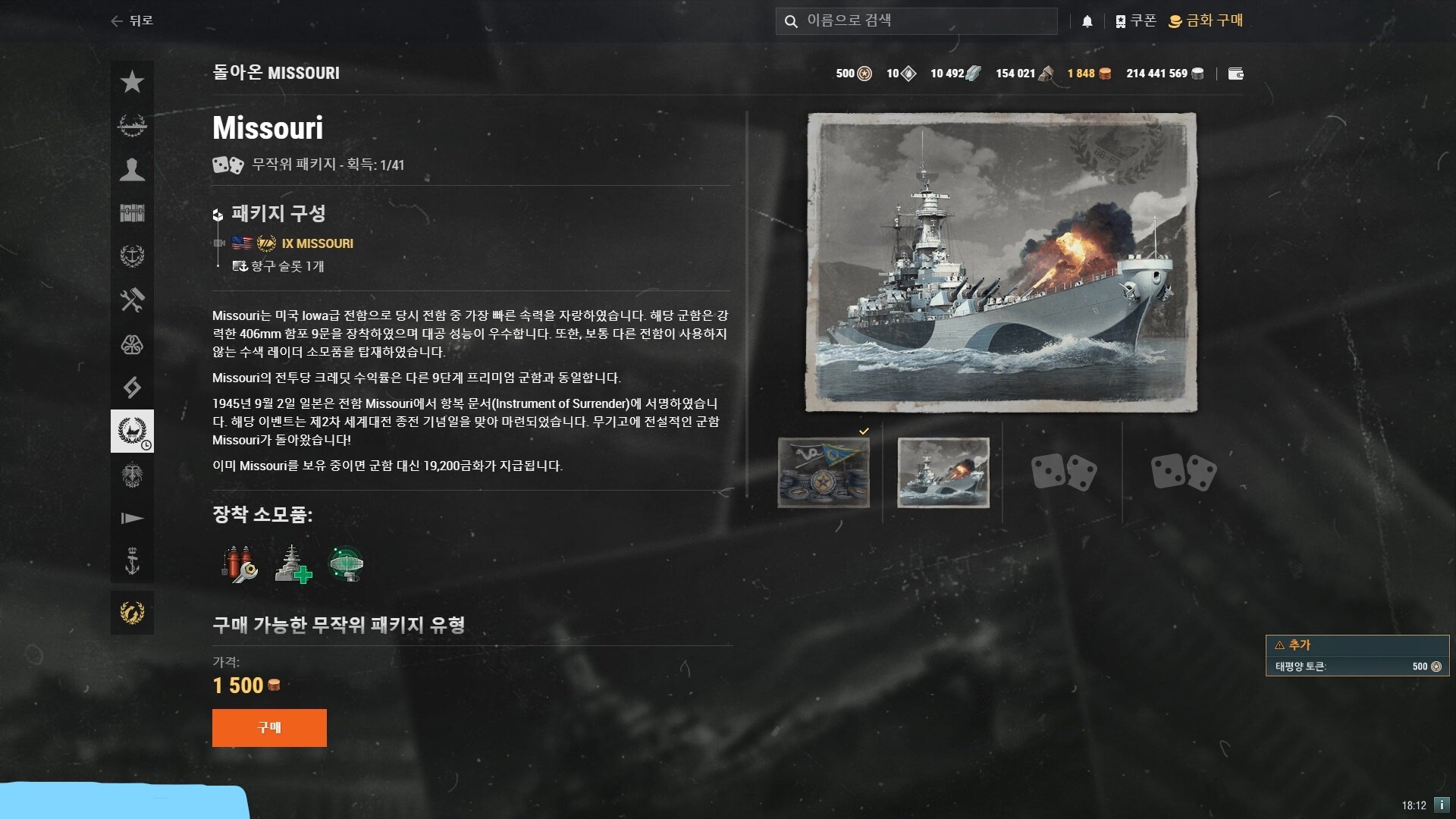Open the notification bell
The height and width of the screenshot is (819, 1456).
coord(1087,21)
